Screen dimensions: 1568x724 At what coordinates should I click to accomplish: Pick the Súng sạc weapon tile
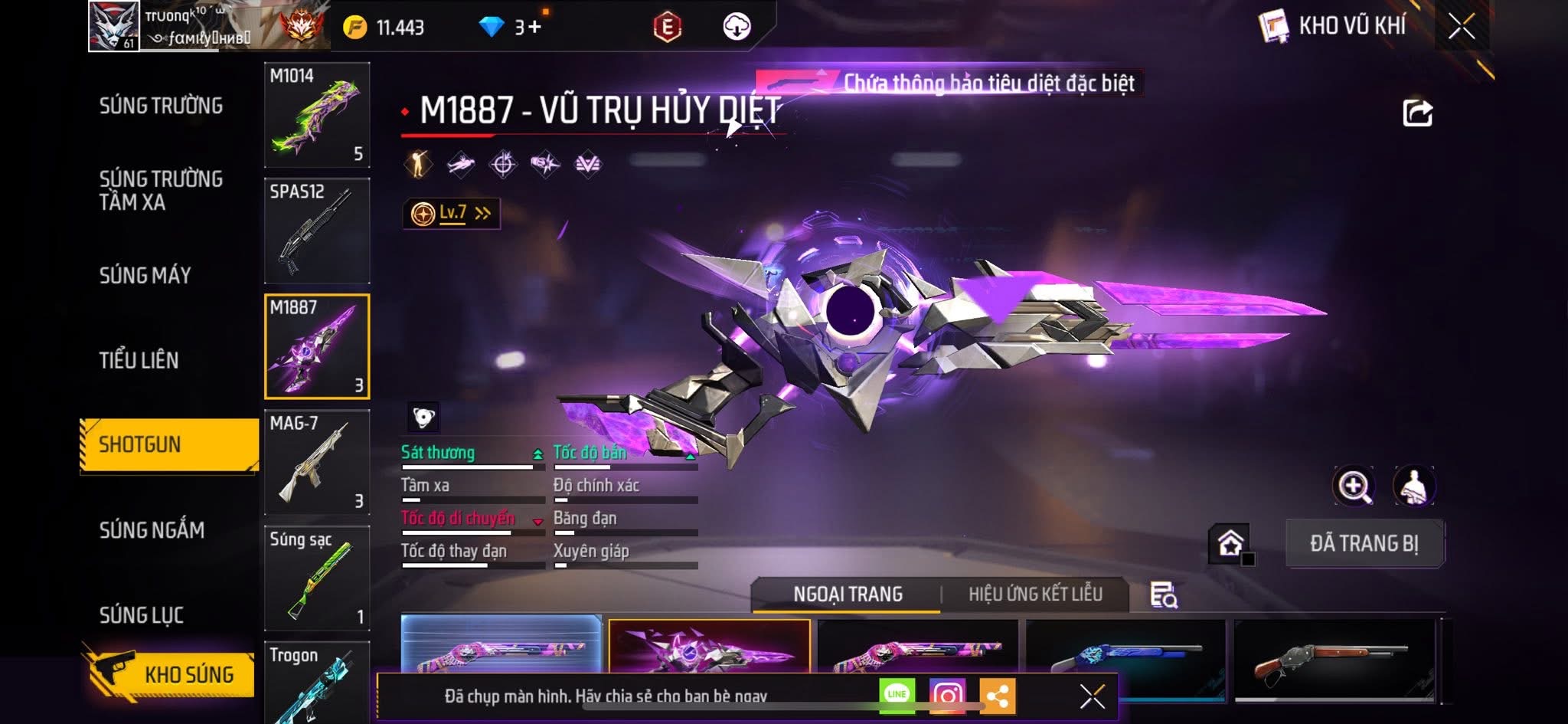click(x=317, y=578)
